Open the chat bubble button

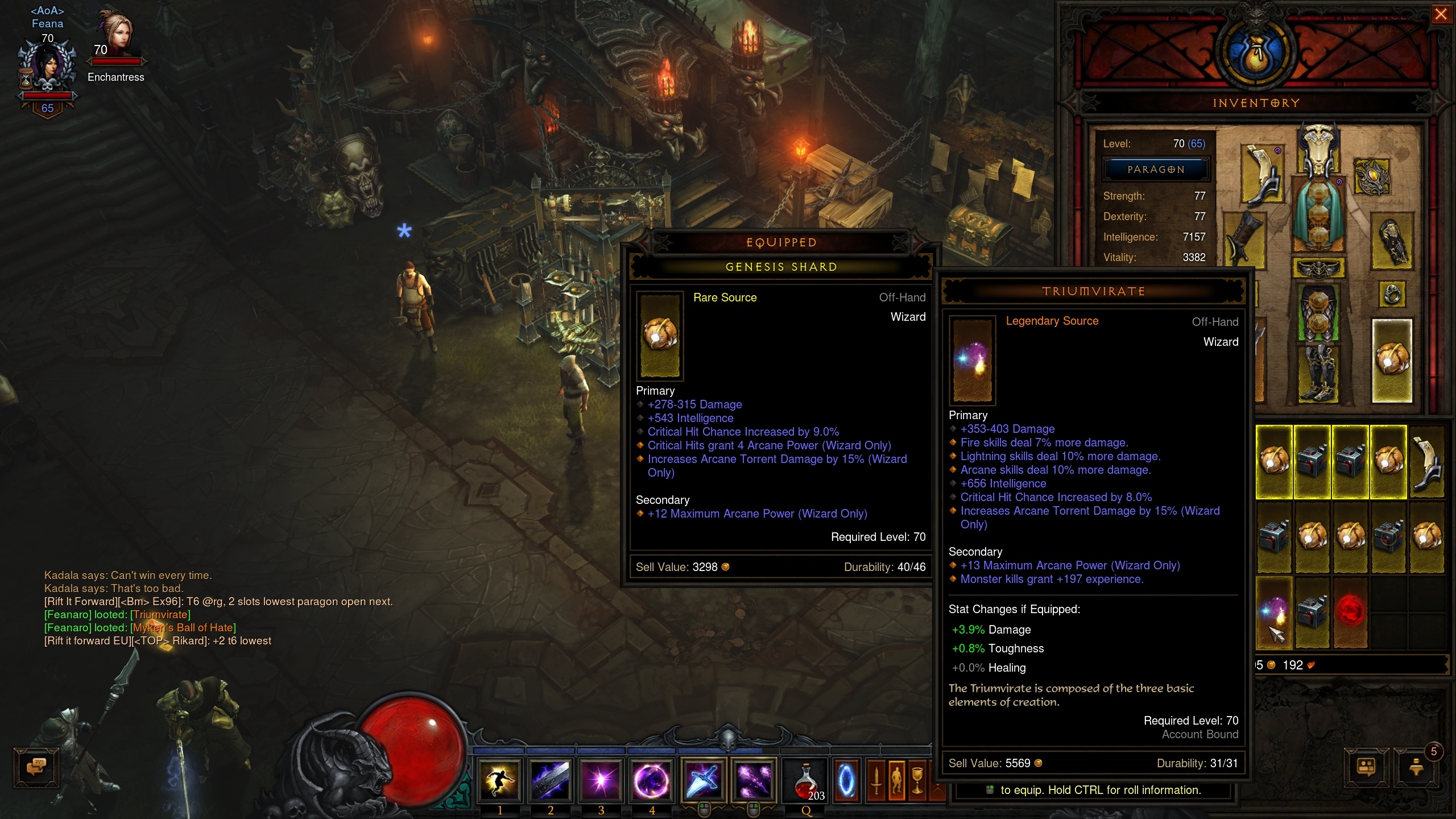click(36, 767)
